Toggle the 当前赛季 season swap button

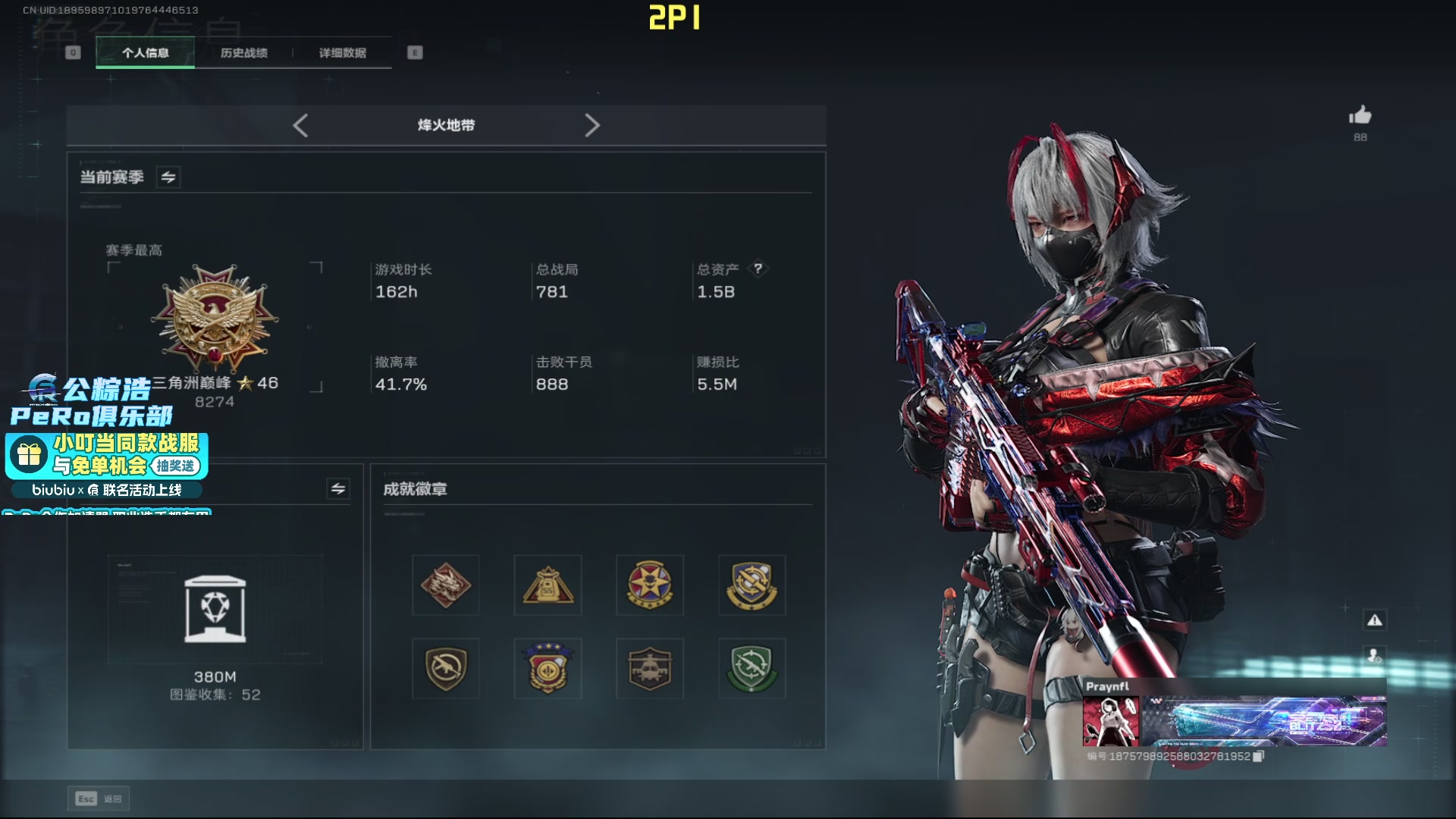(168, 177)
